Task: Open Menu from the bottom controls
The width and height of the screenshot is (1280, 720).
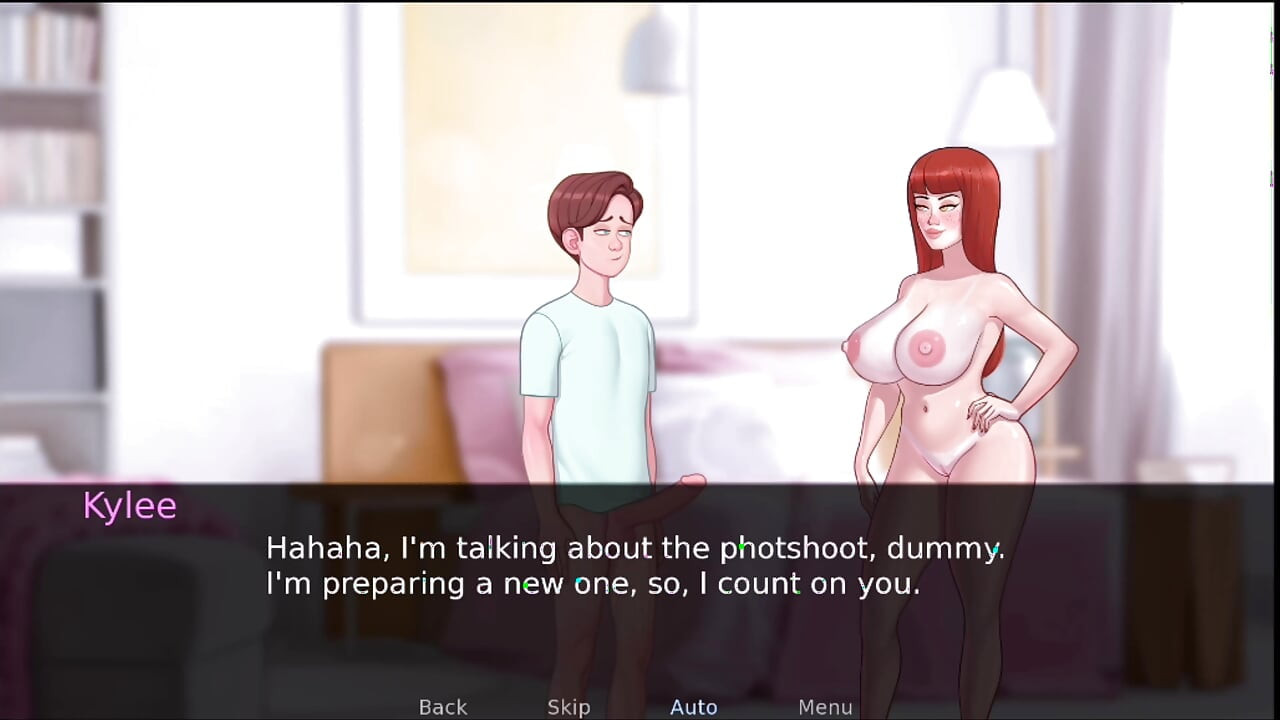Action: click(x=825, y=707)
